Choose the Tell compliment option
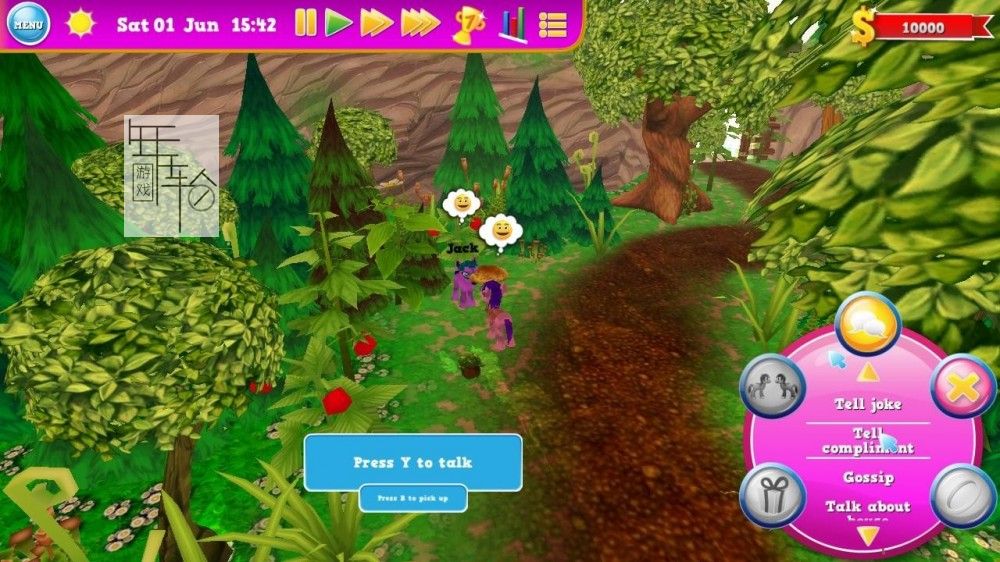This screenshot has width=1000, height=562. [868, 440]
